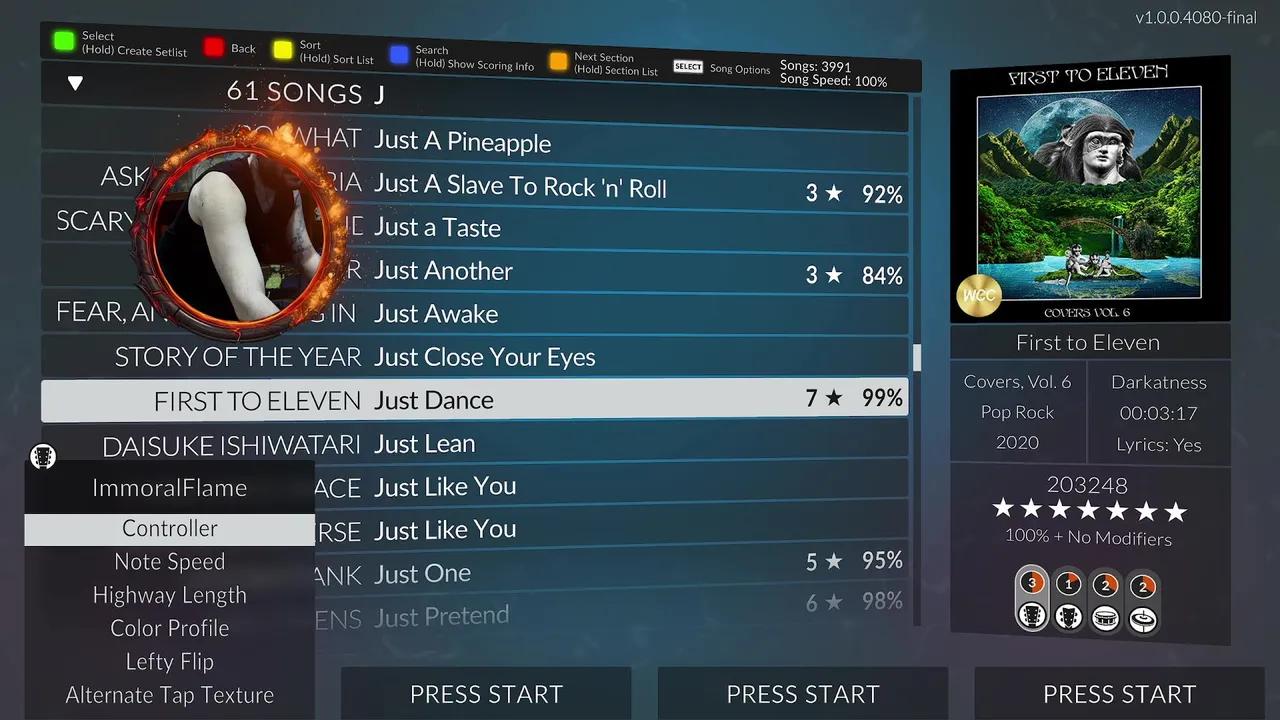Select Note Speed from the side menu

[x=169, y=561]
